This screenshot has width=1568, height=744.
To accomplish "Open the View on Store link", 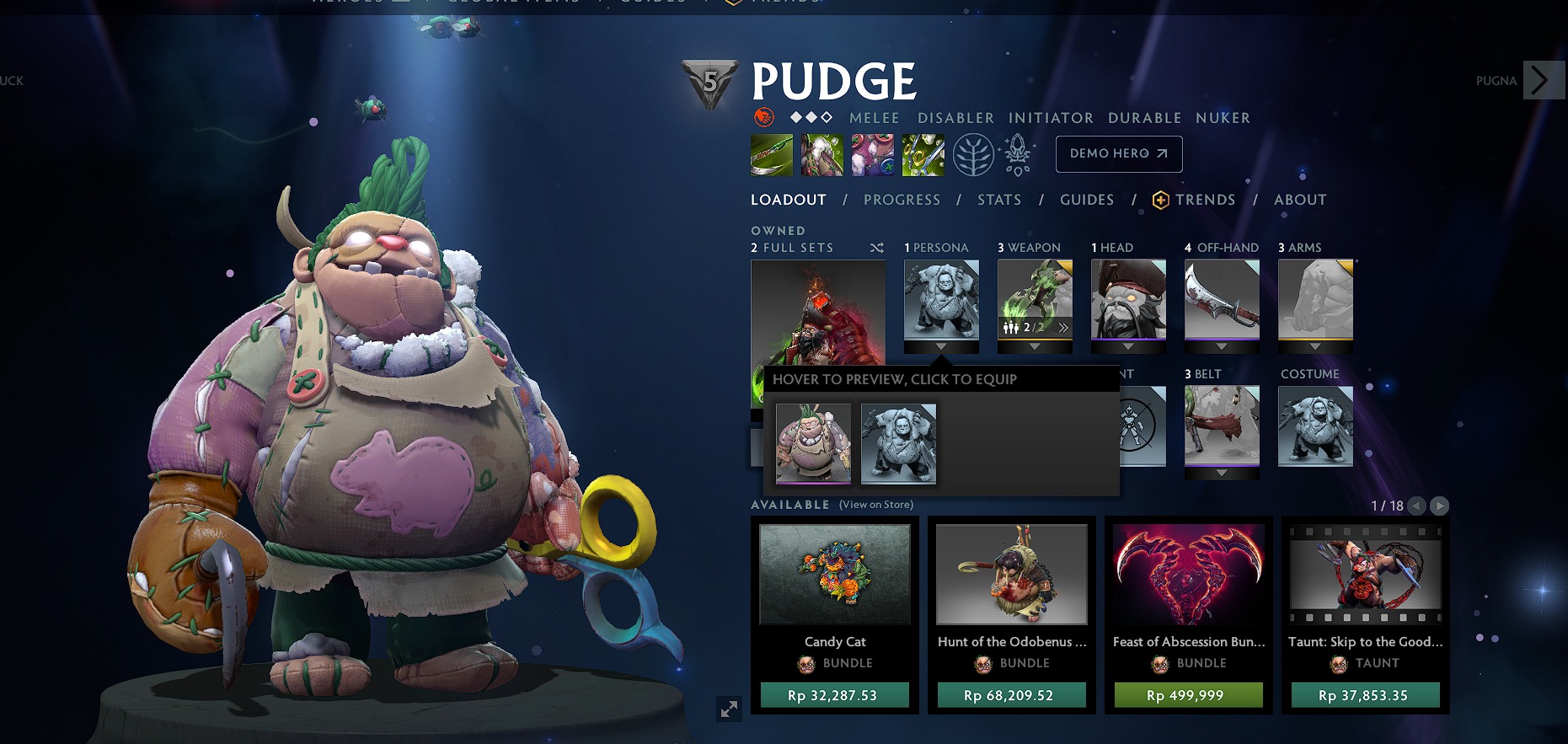I will [x=875, y=504].
